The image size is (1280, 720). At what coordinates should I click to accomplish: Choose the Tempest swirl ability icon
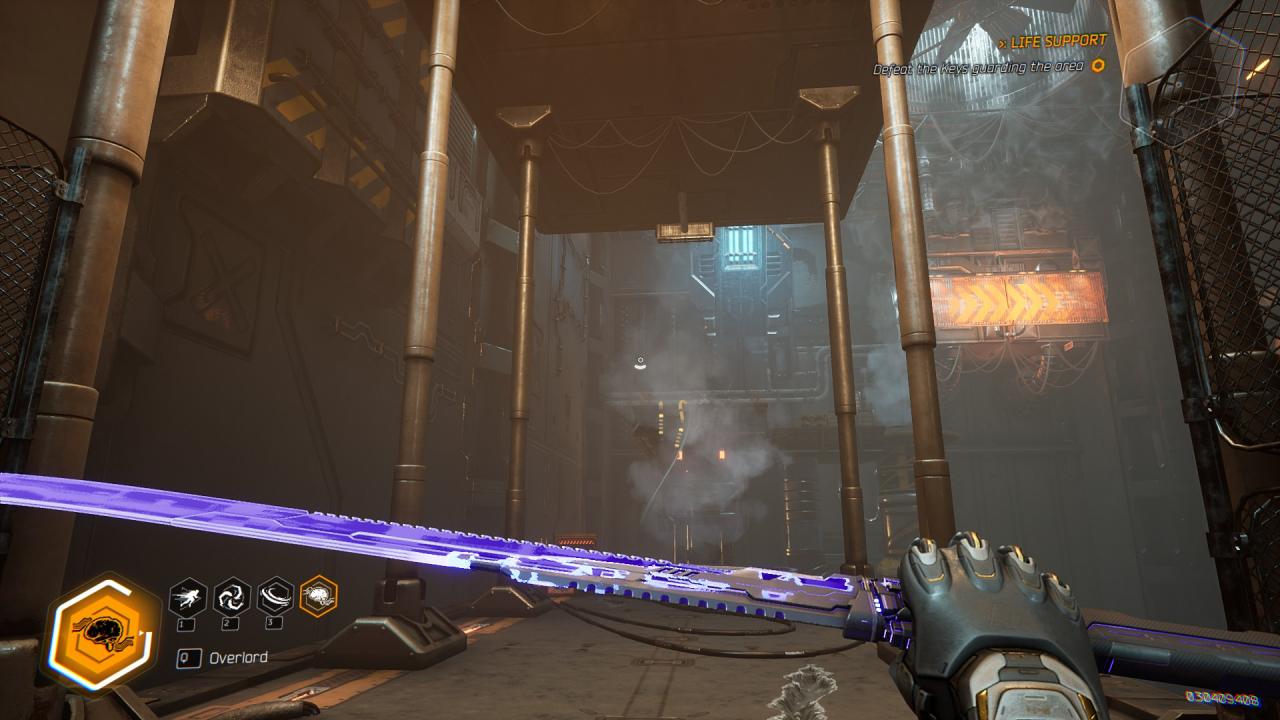pos(232,597)
